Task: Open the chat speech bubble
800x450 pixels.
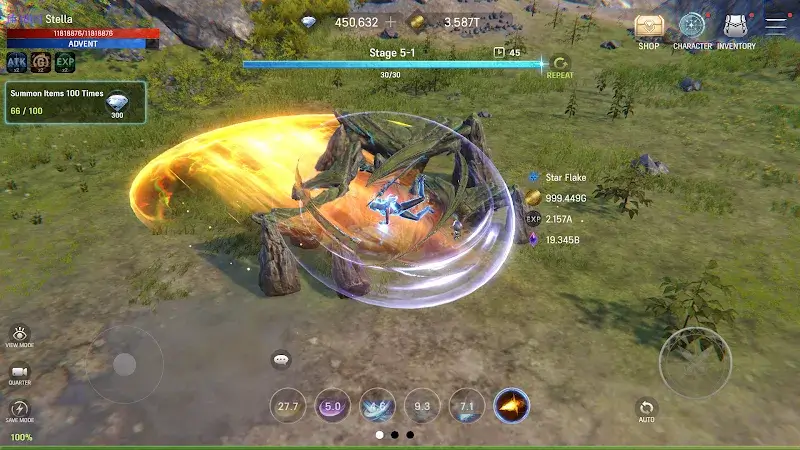Action: coord(281,359)
